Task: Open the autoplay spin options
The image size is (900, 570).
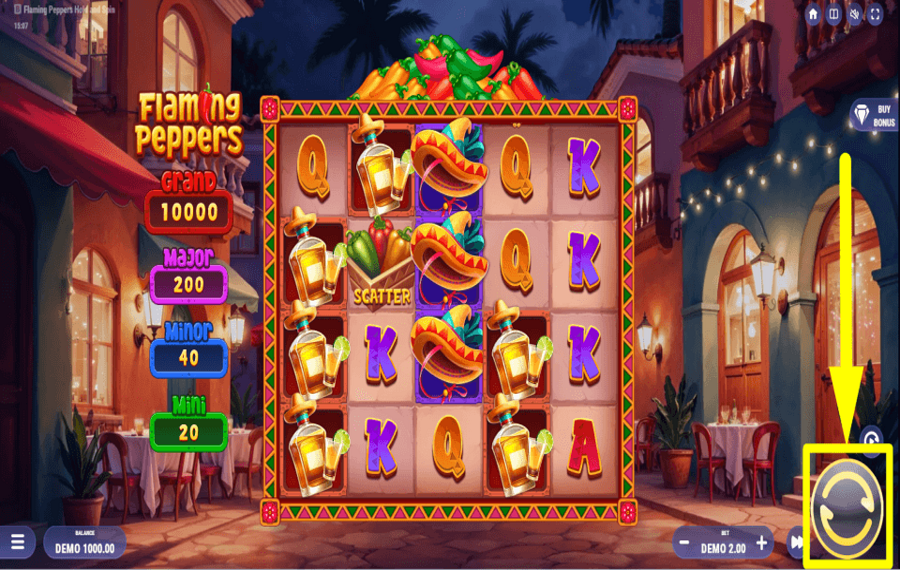Action: (871, 438)
